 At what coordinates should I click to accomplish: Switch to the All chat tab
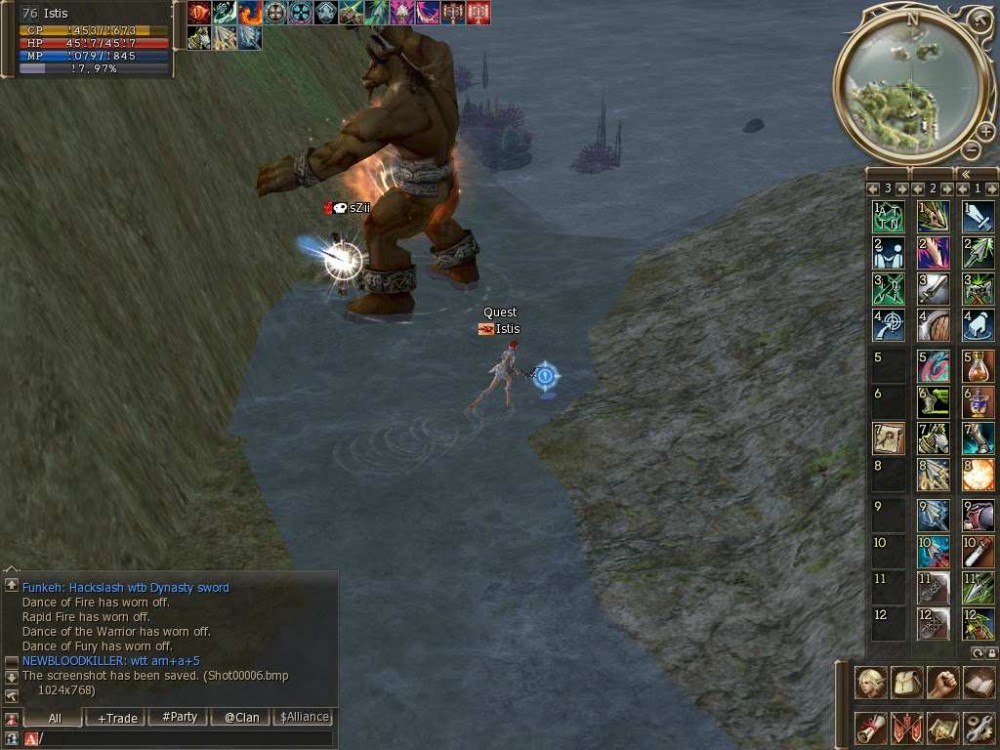click(x=53, y=717)
